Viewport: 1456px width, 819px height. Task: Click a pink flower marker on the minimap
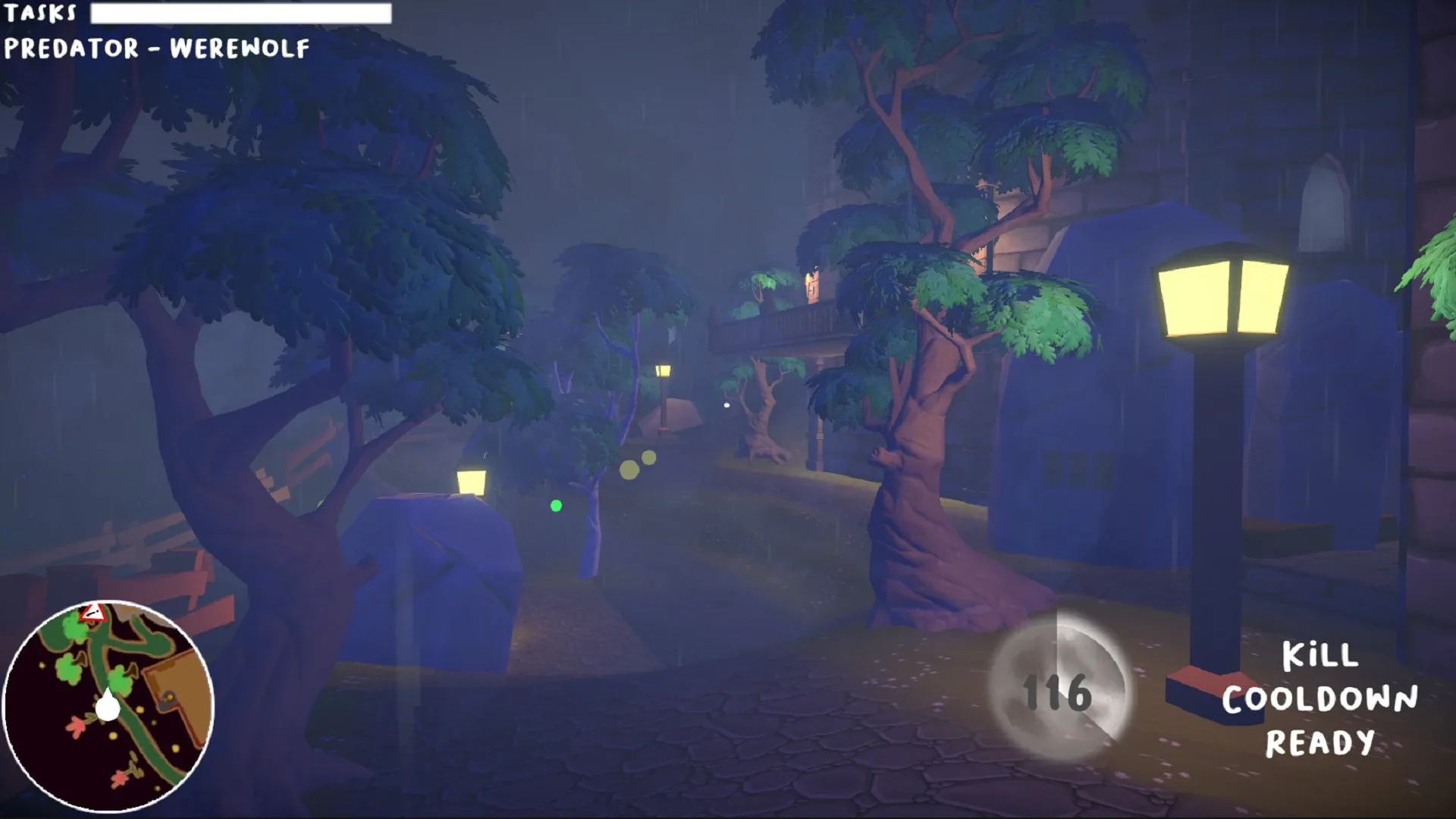77,725
